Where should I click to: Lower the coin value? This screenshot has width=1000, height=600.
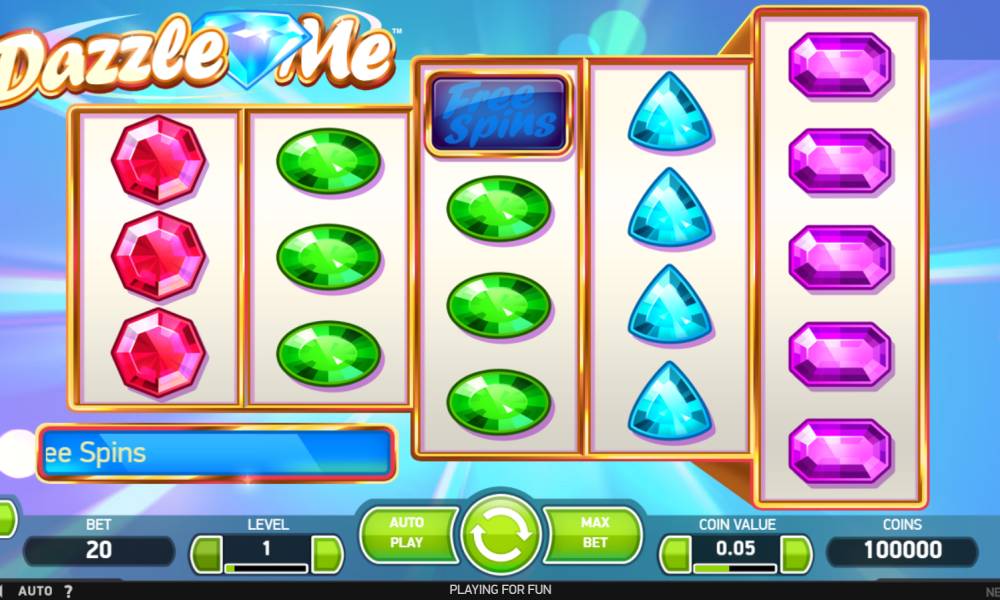(x=675, y=553)
